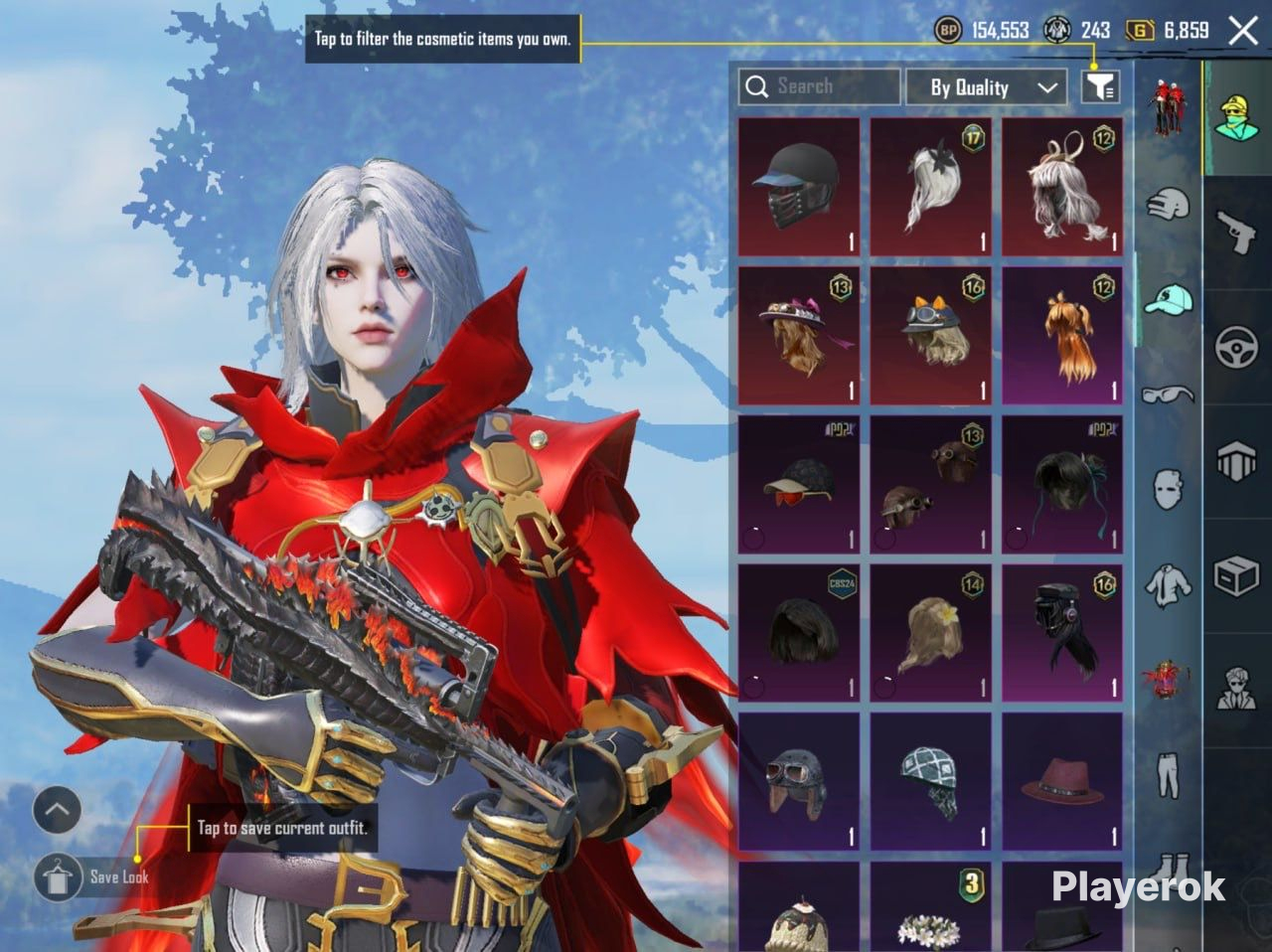This screenshot has width=1272, height=952.
Task: Switch to the helmet category tab
Action: pyautogui.click(x=1169, y=205)
